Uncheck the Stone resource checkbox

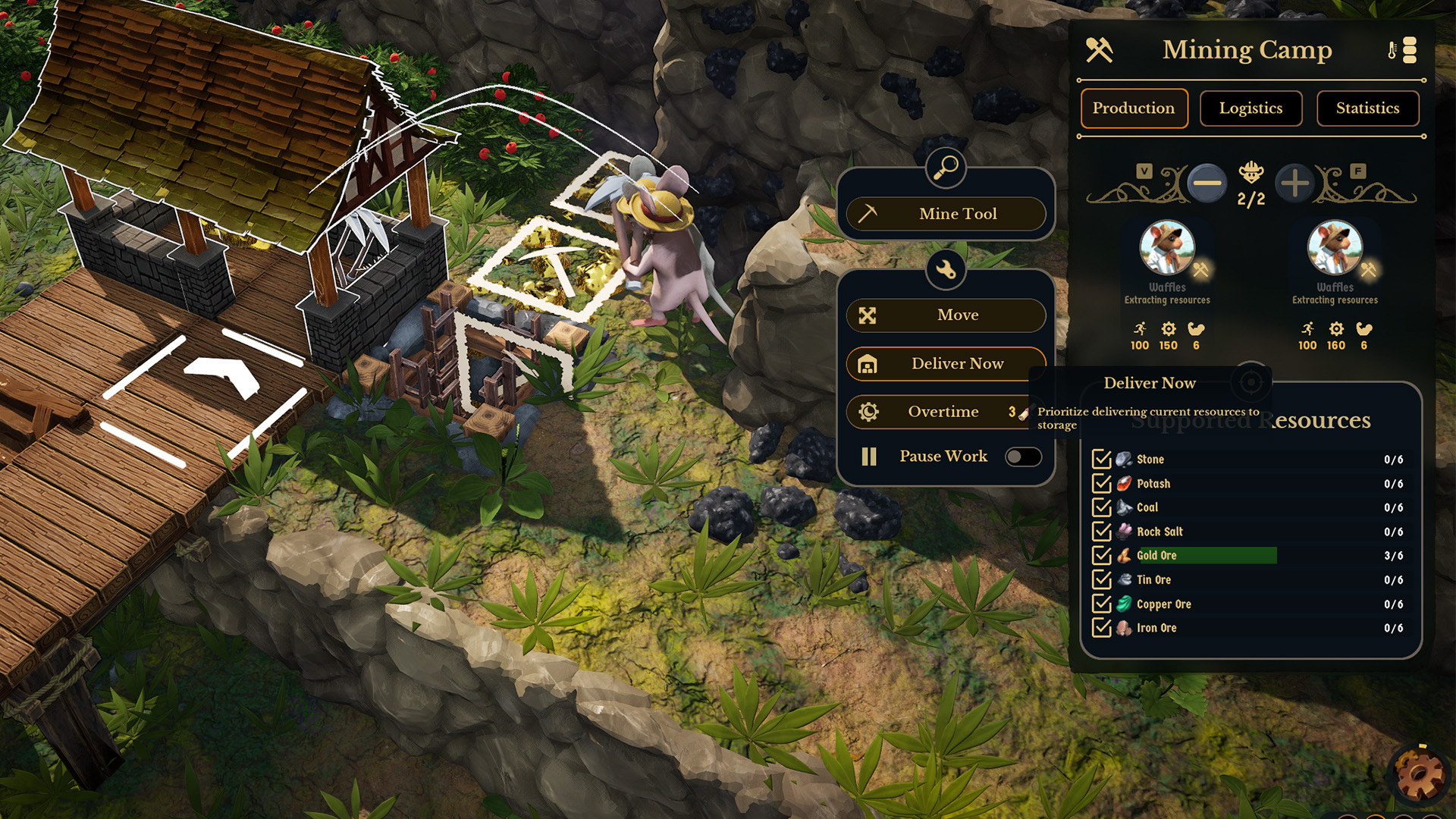(1101, 460)
